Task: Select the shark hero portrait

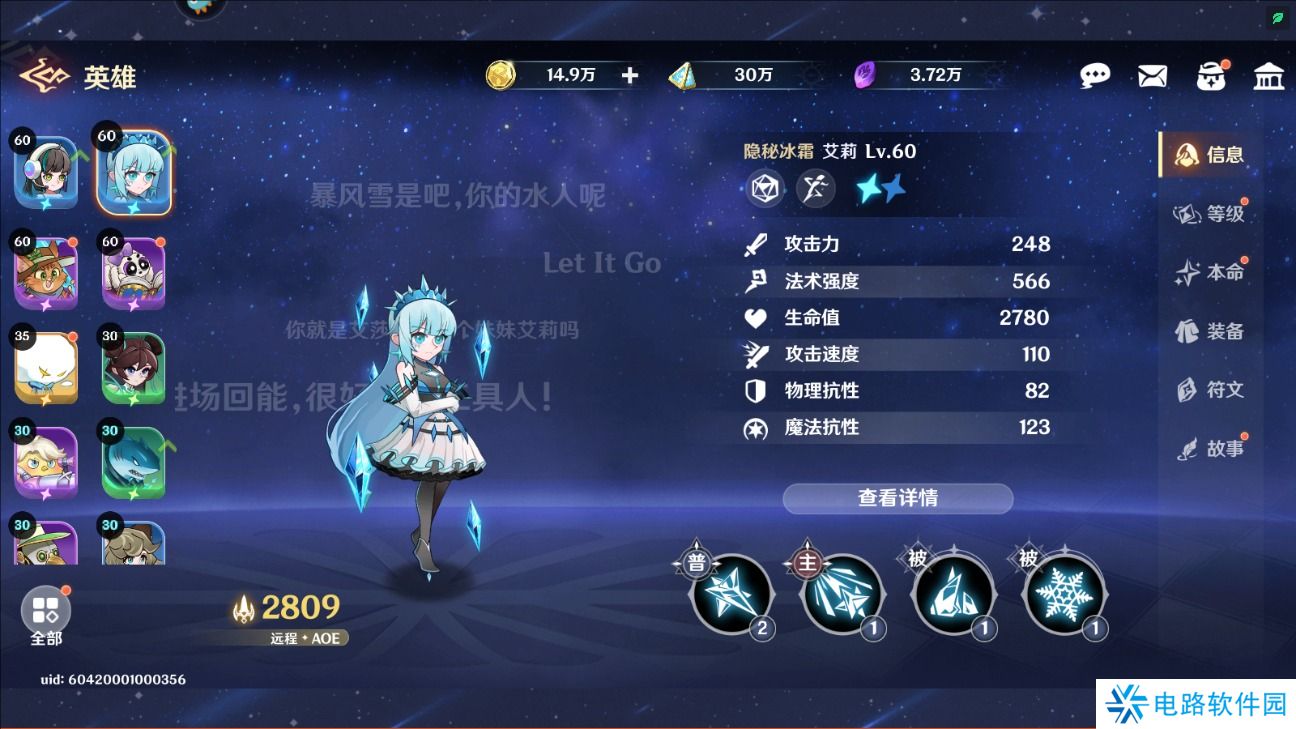Action: (x=134, y=461)
